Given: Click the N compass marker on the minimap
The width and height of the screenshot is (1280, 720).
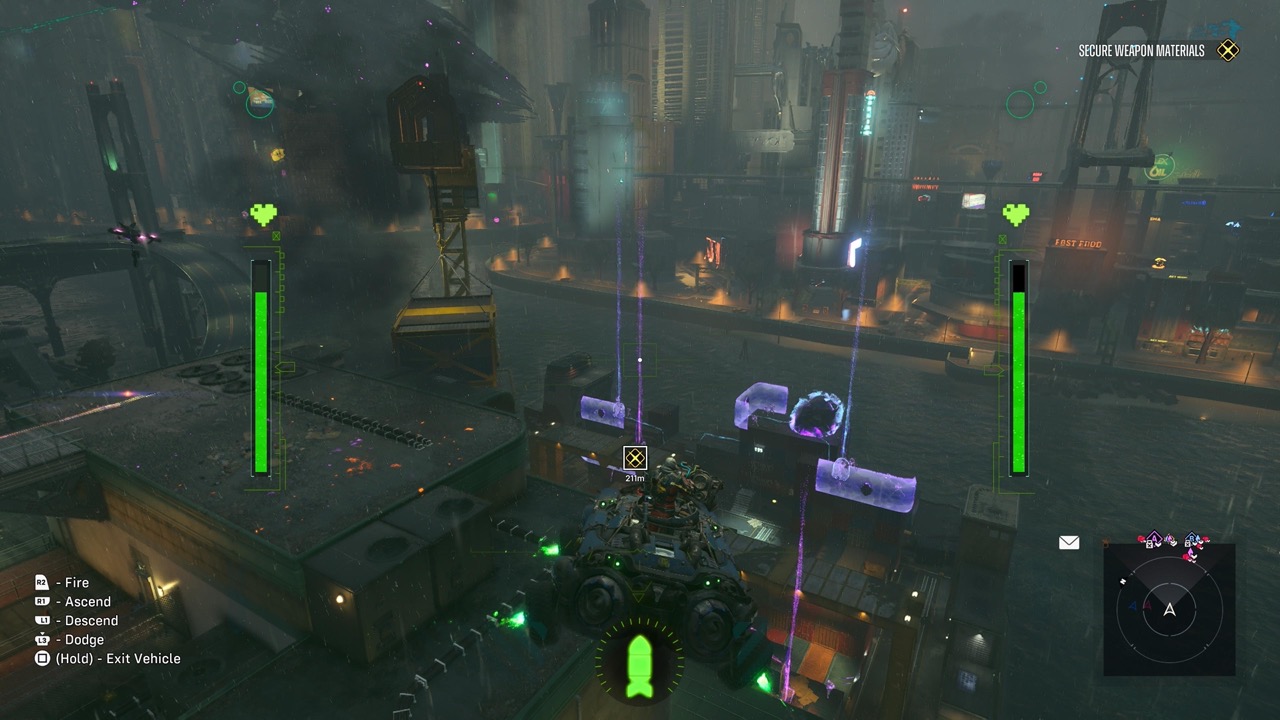Looking at the screenshot, I should (1122, 581).
